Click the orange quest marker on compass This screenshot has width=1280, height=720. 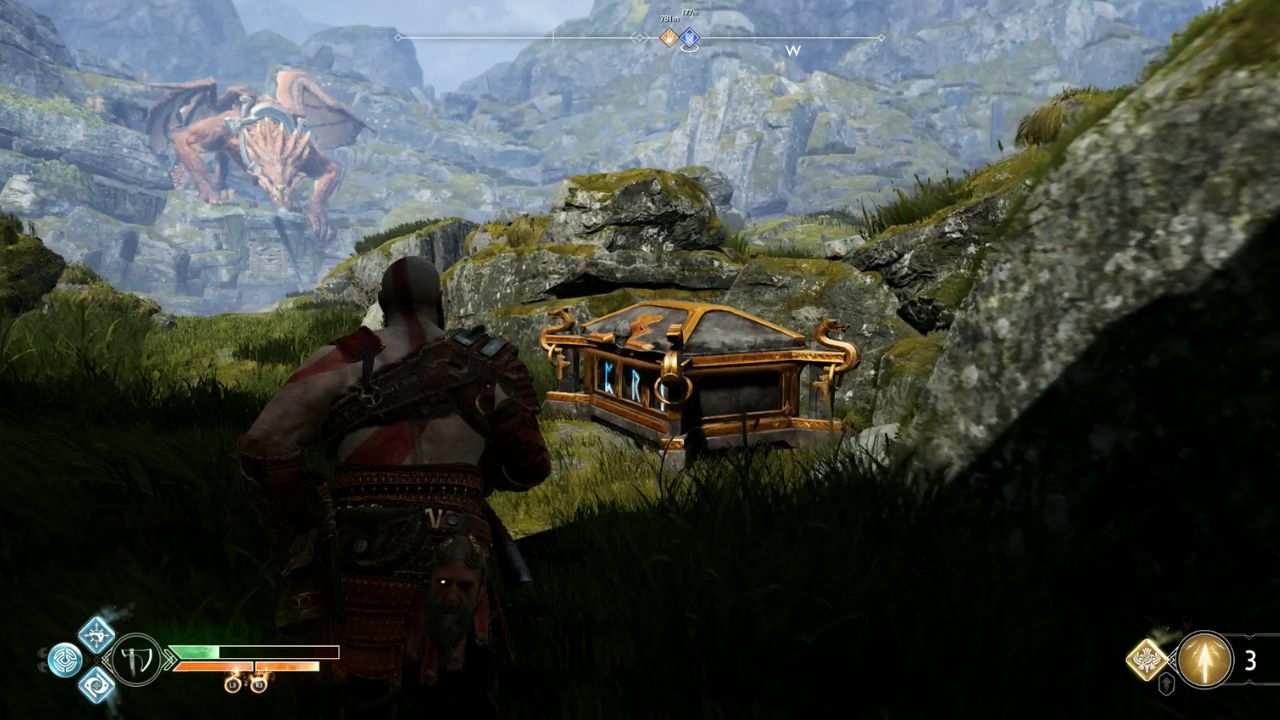click(668, 38)
